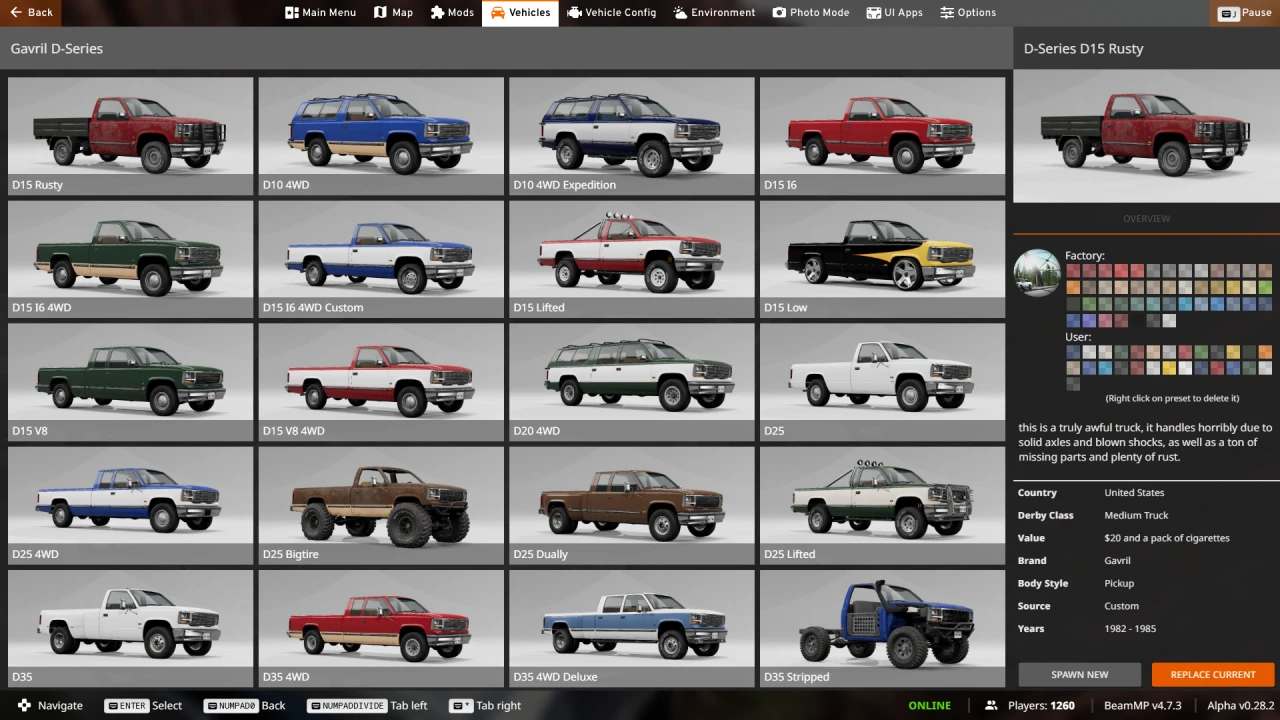Open the Environment settings
This screenshot has width=1280, height=720.
click(x=713, y=13)
